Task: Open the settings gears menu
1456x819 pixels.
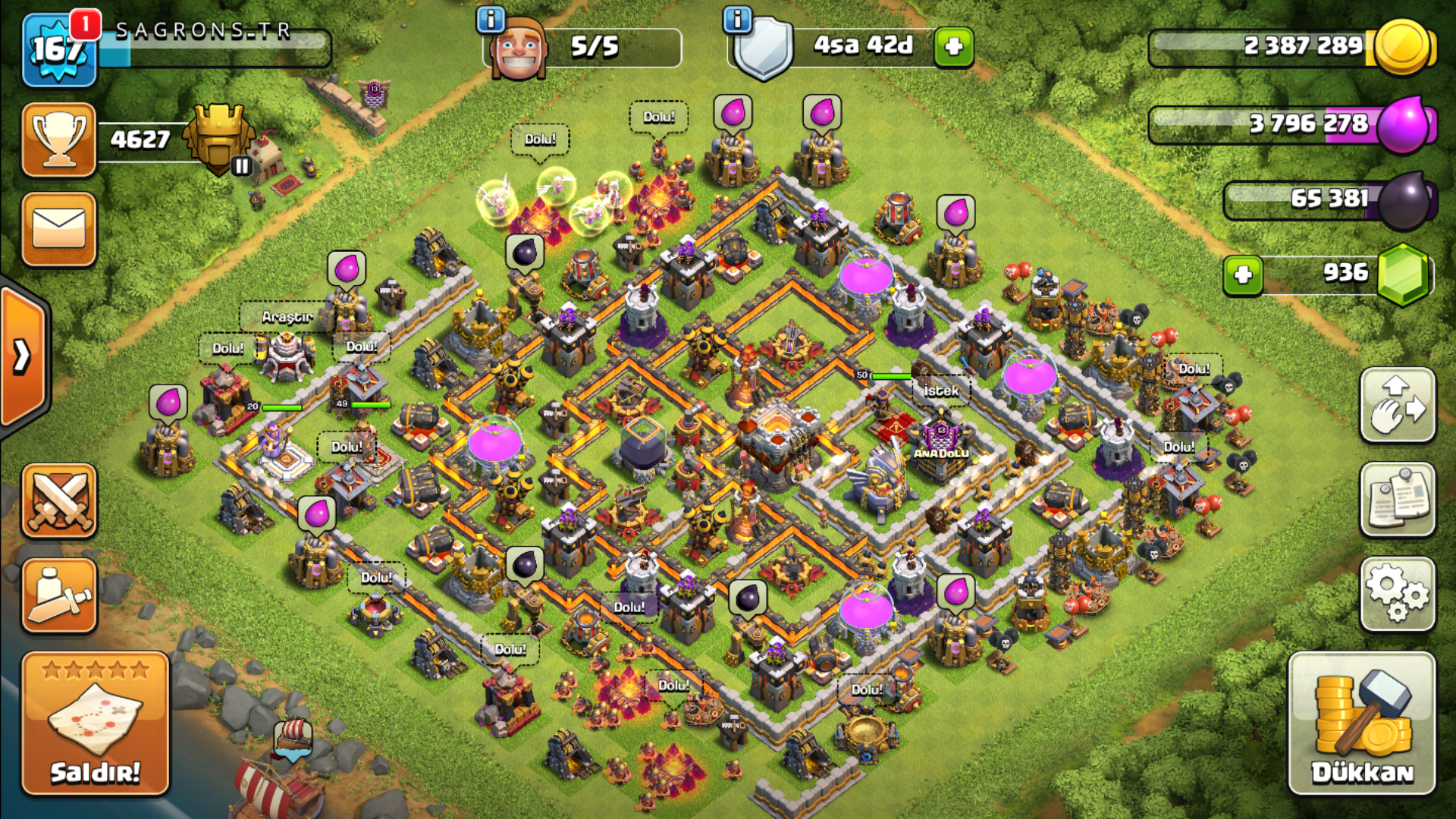Action: point(1398,594)
